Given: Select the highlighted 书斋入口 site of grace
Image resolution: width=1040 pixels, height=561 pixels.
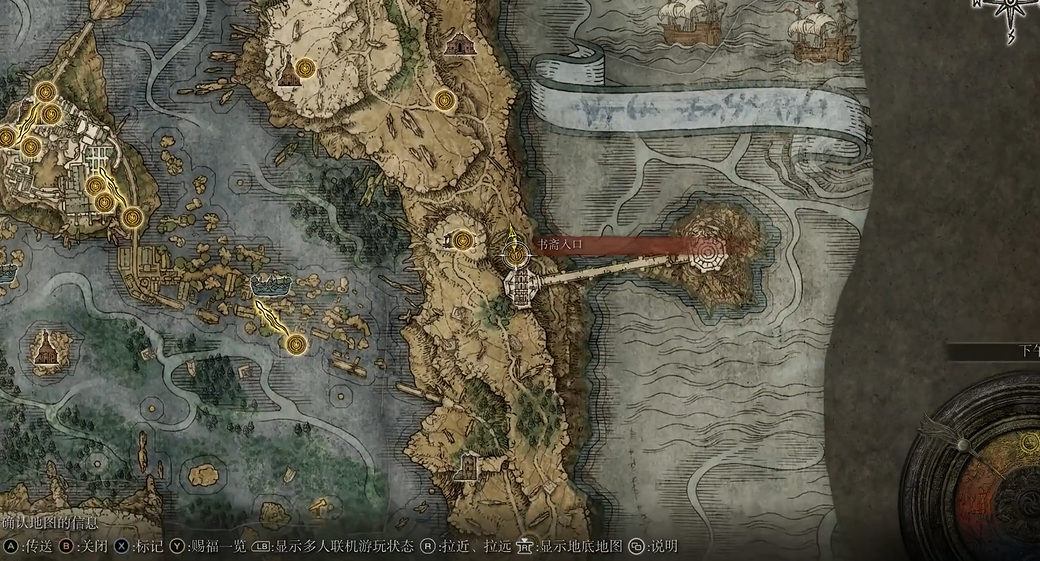Looking at the screenshot, I should click(x=516, y=255).
